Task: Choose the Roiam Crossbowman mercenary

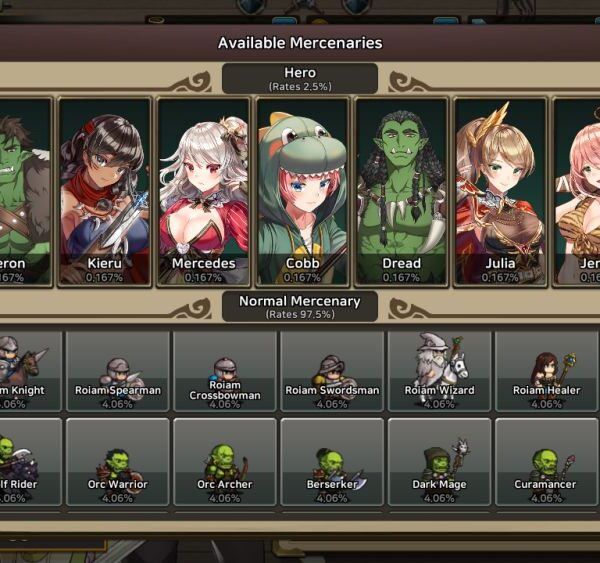Action: pos(225,371)
